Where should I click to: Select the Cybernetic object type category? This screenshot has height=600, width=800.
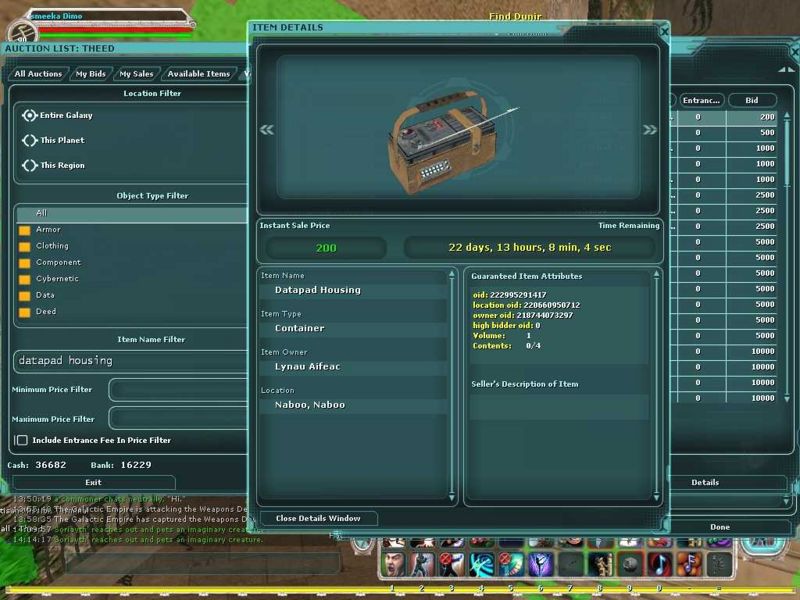[57, 279]
